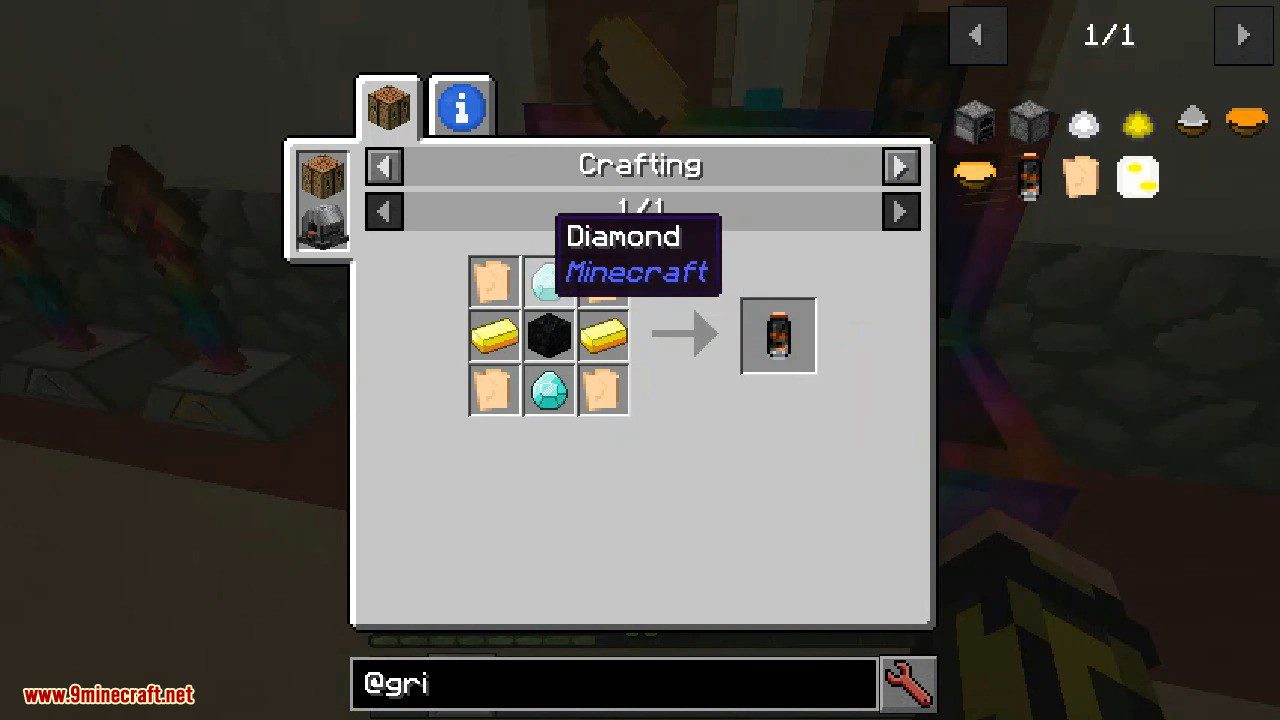The height and width of the screenshot is (720, 1280).
Task: Click the right arrow beside the 1/1 counter
Action: [x=1243, y=35]
